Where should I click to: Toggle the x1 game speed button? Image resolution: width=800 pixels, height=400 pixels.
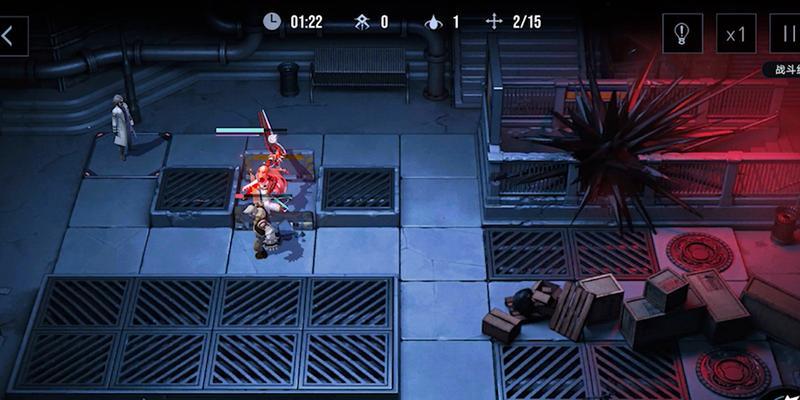(736, 35)
